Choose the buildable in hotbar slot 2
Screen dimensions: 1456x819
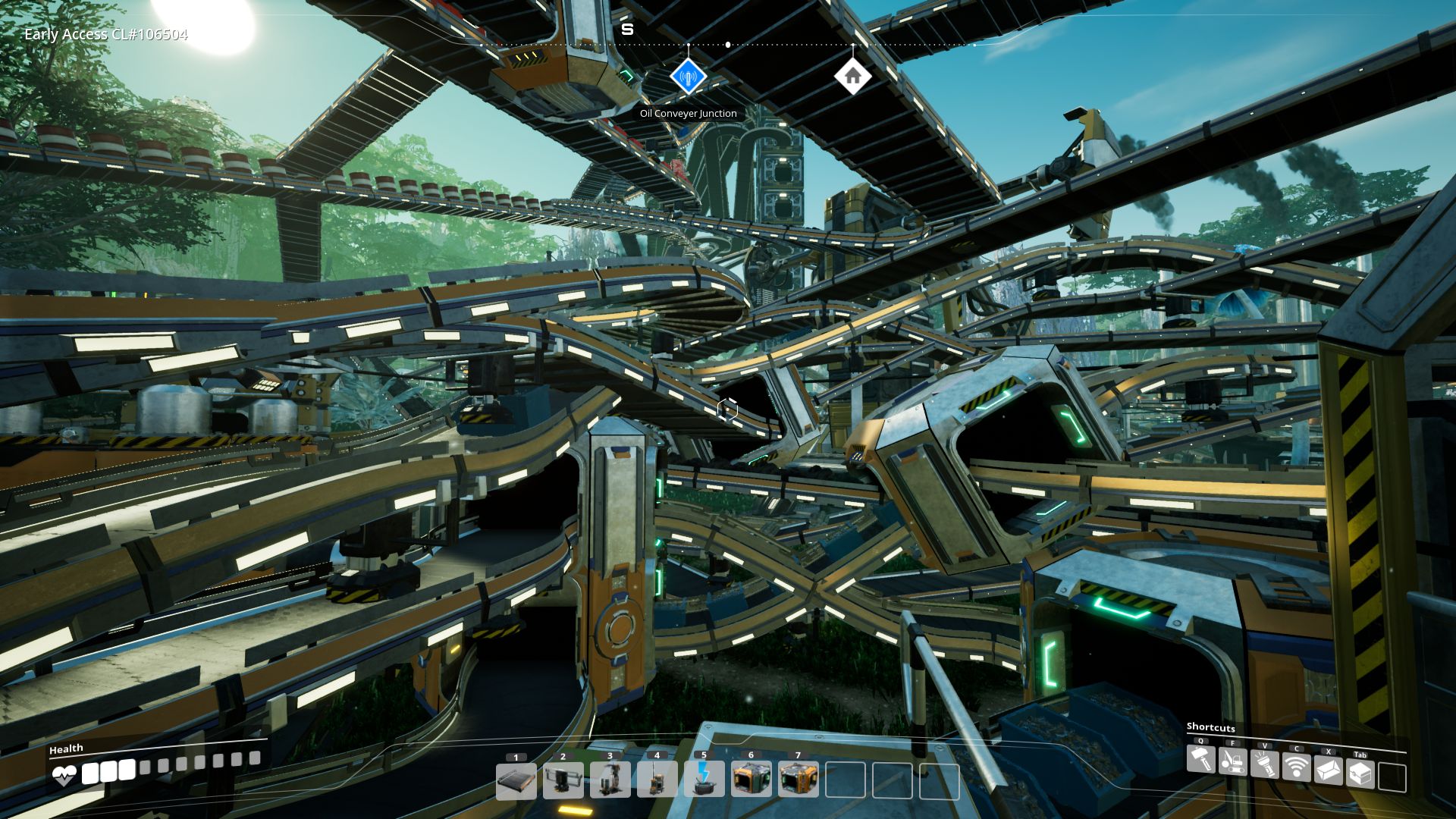[x=563, y=781]
